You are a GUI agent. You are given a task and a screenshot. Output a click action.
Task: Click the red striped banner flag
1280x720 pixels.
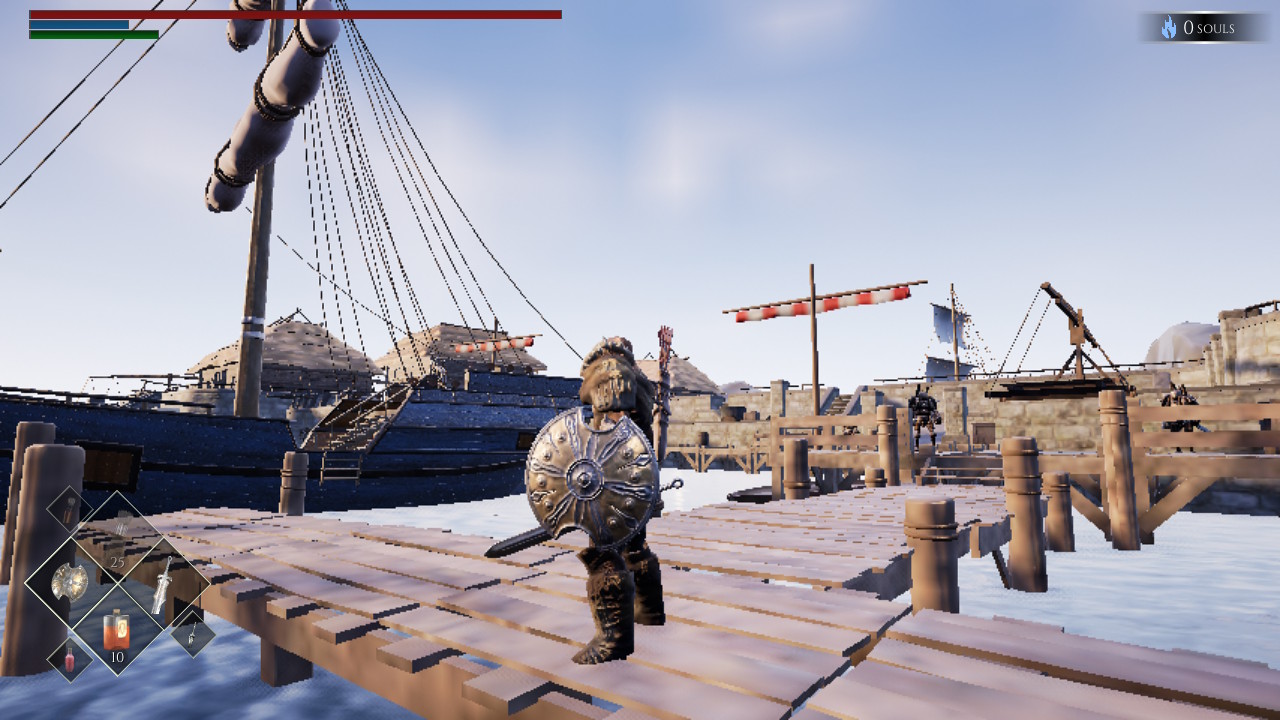coord(820,300)
